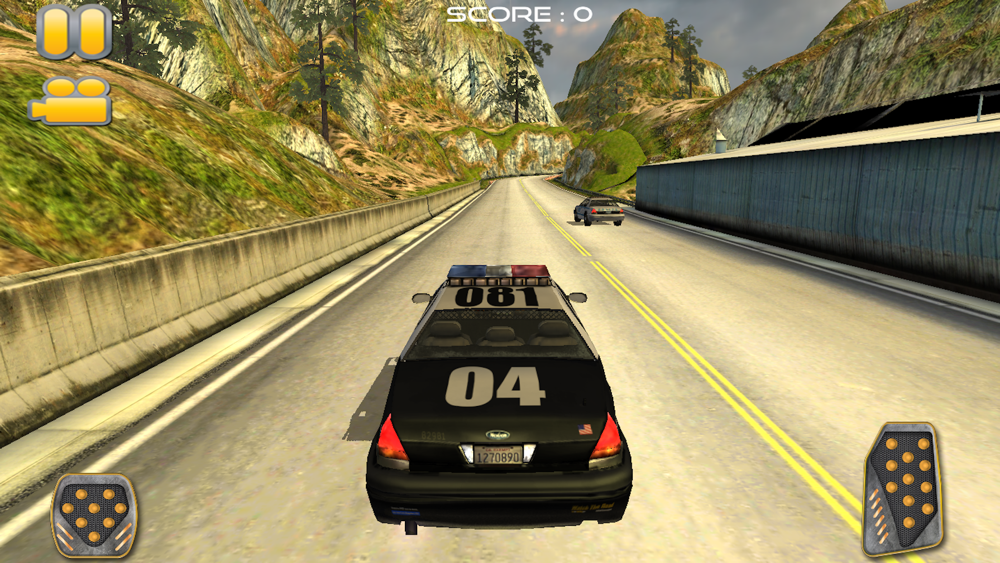Tap the brake pedal
This screenshot has height=563, width=1000.
[x=94, y=515]
